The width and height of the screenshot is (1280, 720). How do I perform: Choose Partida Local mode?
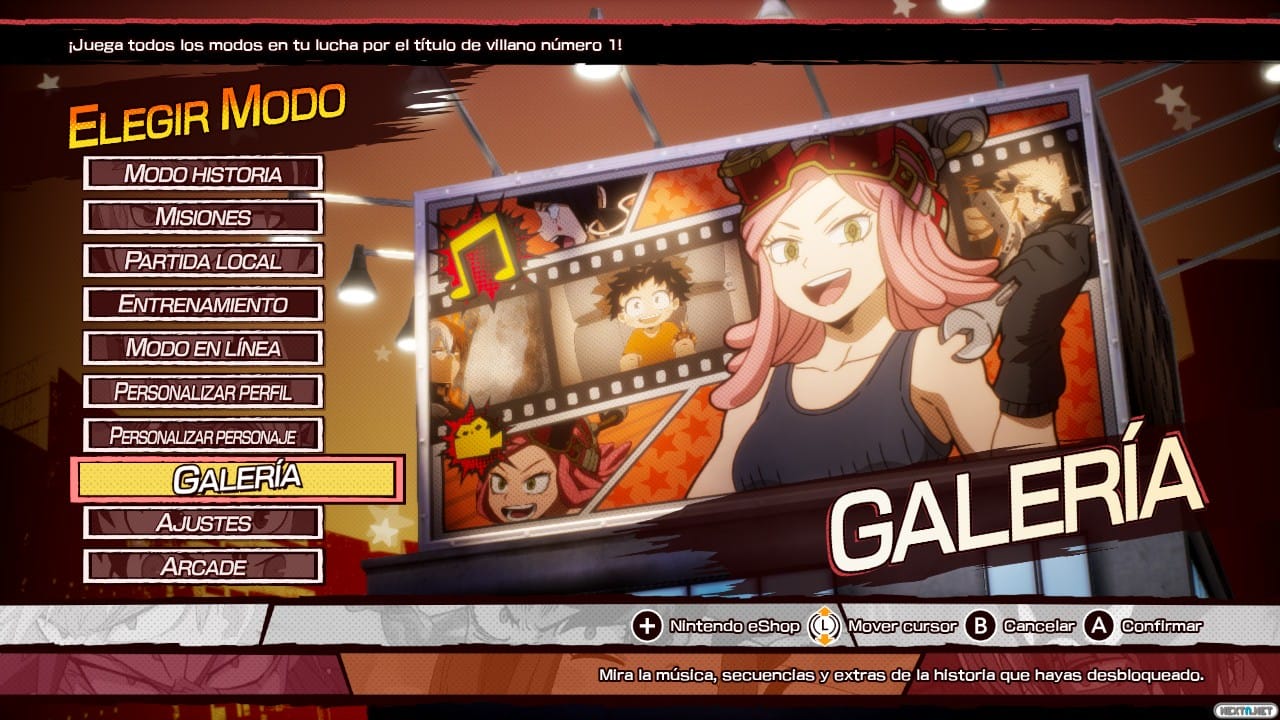[203, 261]
